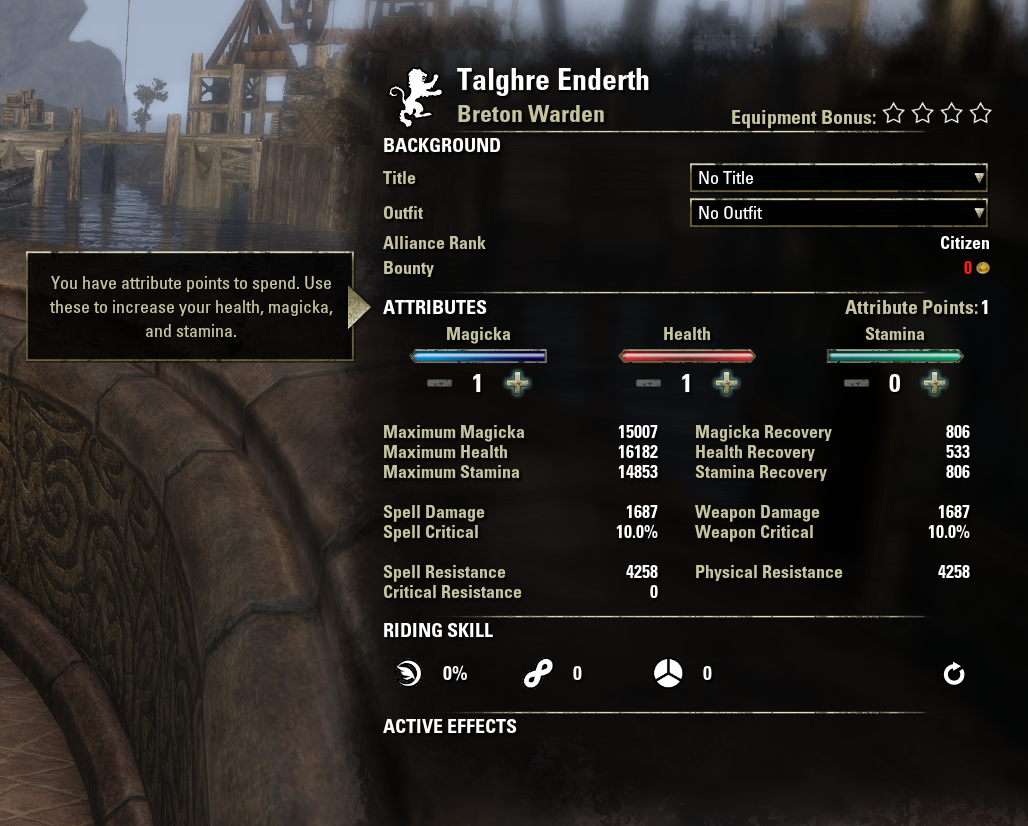The height and width of the screenshot is (826, 1028).
Task: Click the riding stamina icon
Action: [538, 674]
